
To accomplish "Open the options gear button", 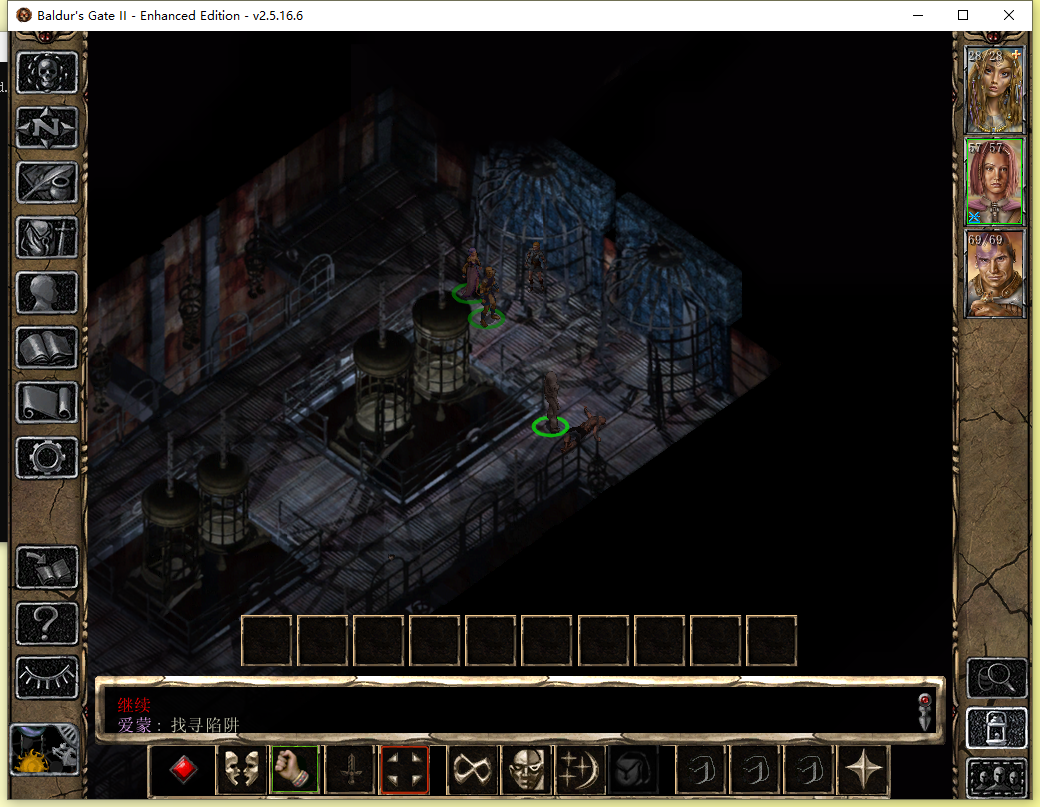I will (x=47, y=458).
